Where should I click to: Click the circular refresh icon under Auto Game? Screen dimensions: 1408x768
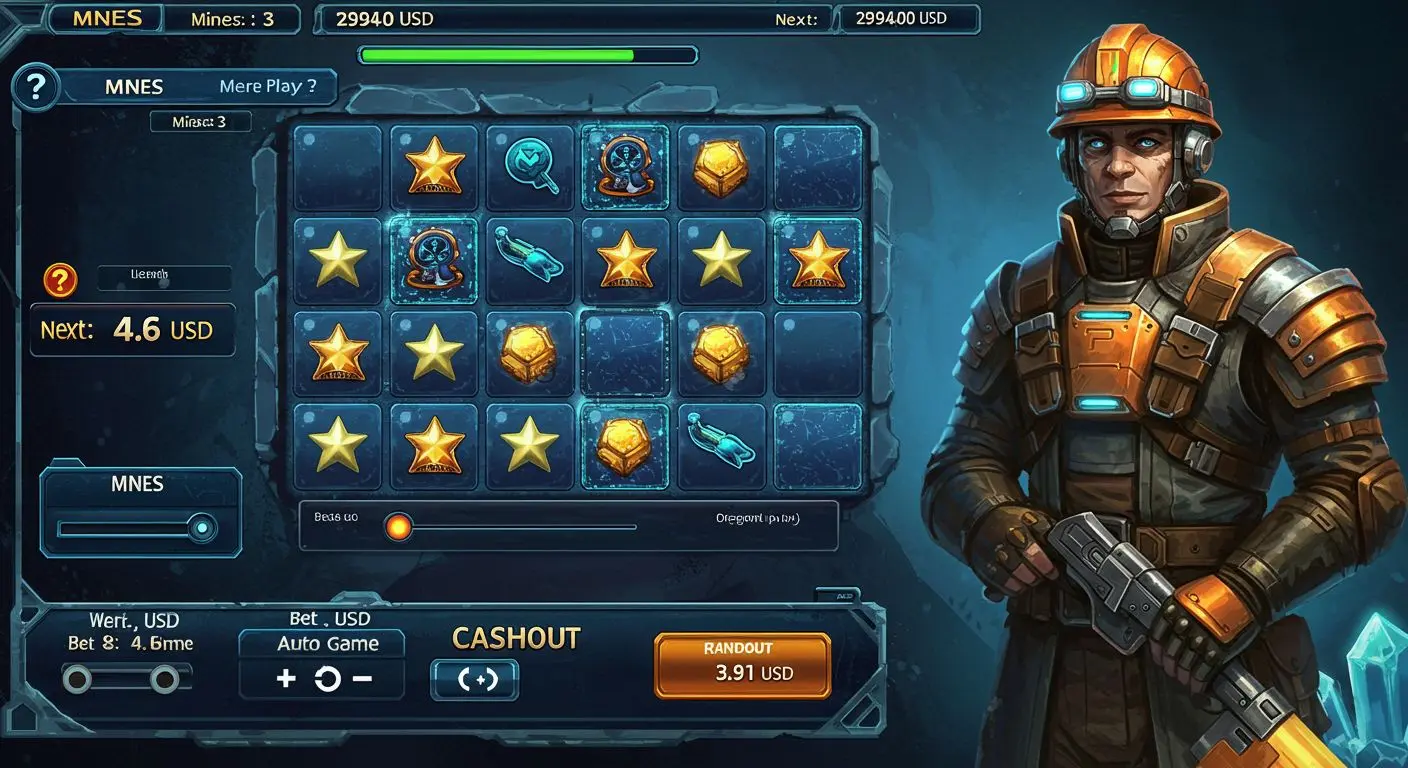(327, 680)
